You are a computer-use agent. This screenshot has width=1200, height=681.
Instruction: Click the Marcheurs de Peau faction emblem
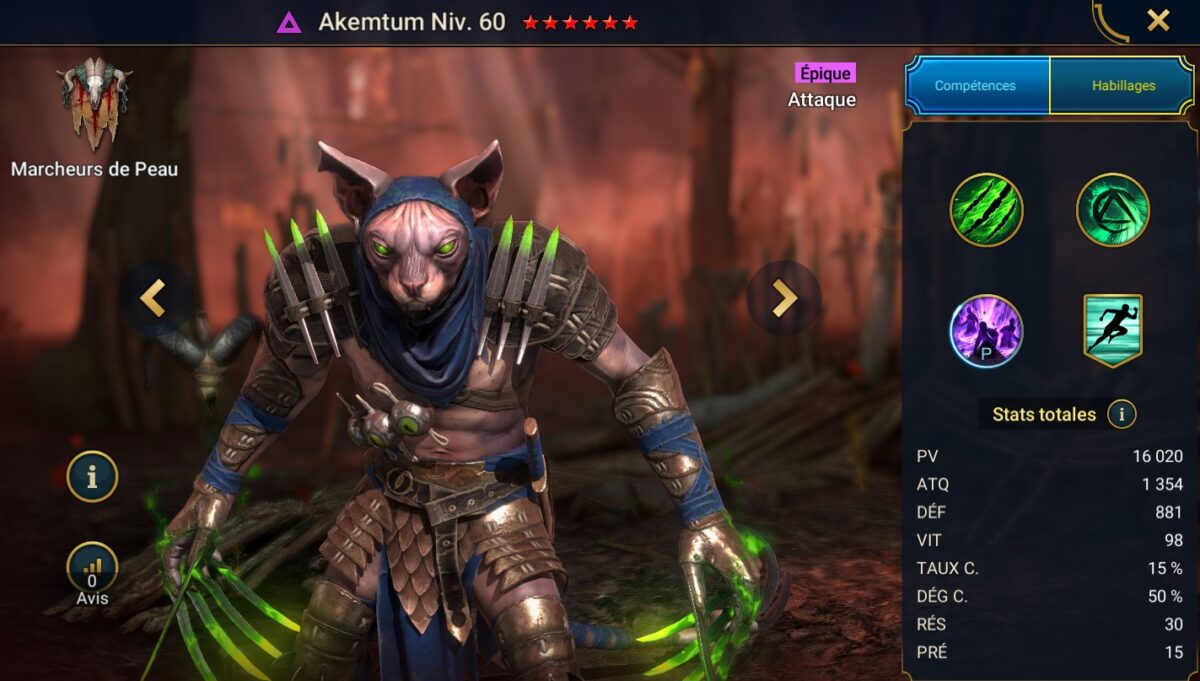coord(94,105)
